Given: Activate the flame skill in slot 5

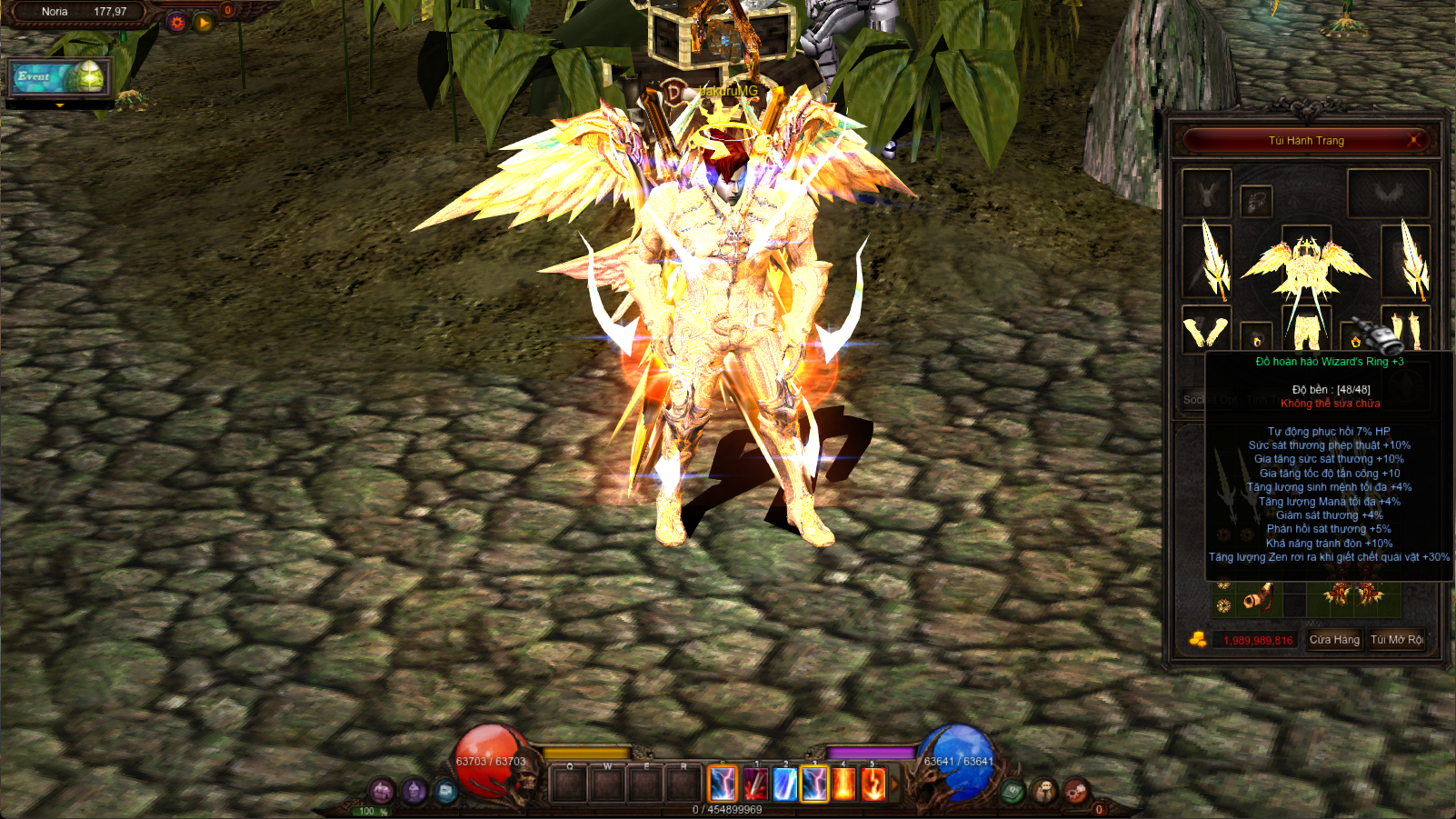Looking at the screenshot, I should click(873, 784).
